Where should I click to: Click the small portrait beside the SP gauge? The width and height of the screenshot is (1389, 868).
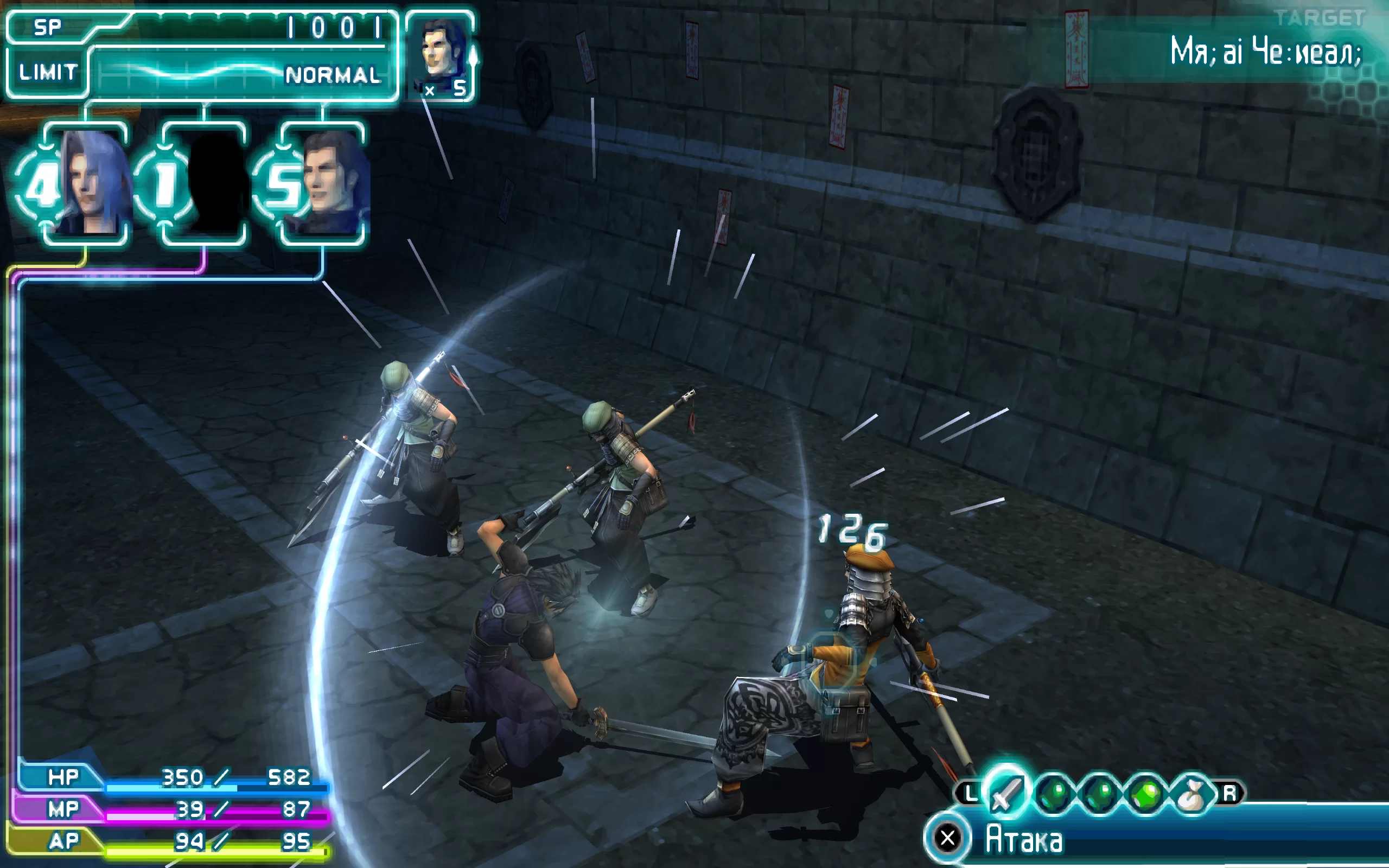441,55
